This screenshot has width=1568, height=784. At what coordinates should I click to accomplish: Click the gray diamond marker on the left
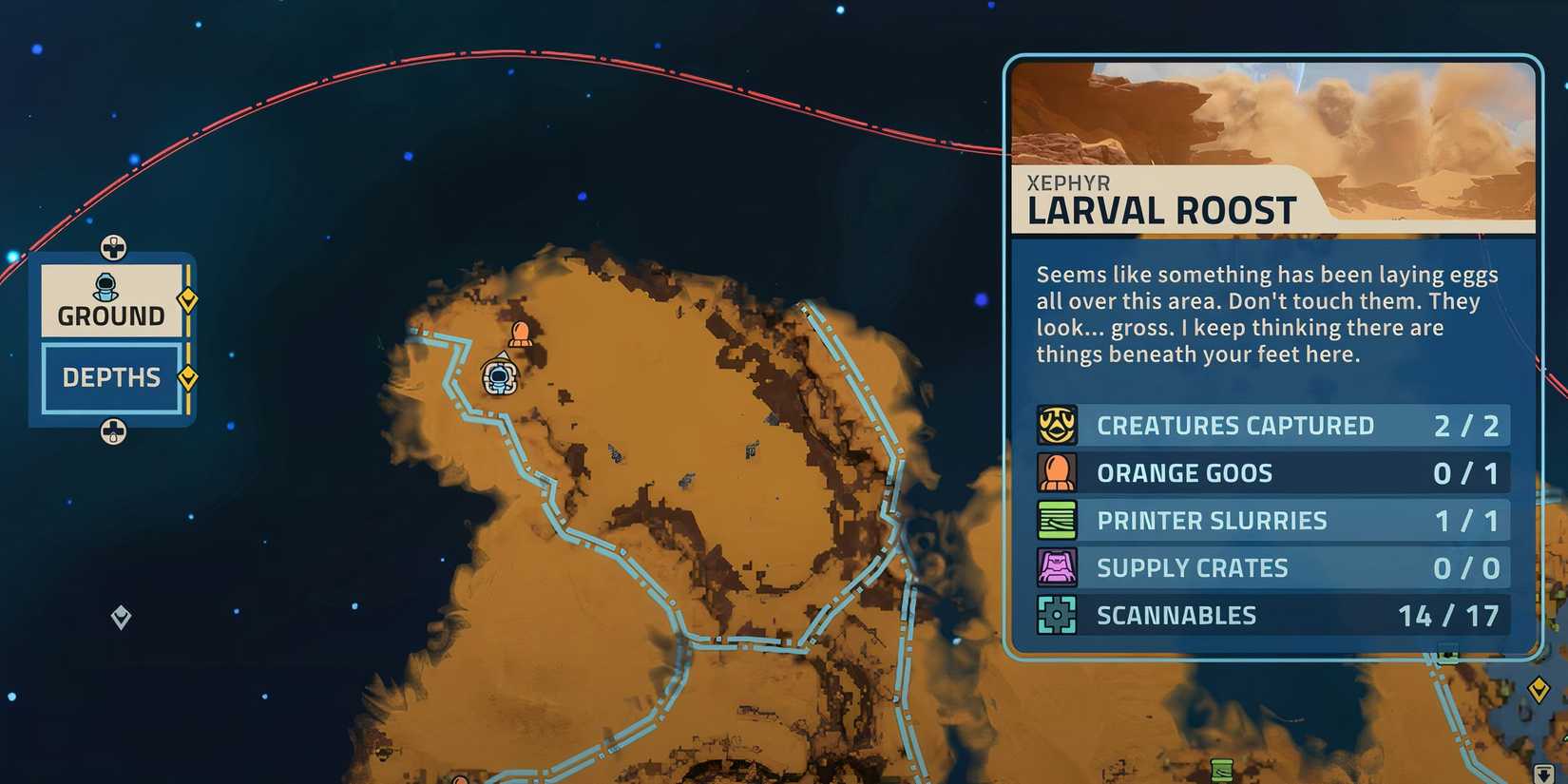pyautogui.click(x=119, y=617)
